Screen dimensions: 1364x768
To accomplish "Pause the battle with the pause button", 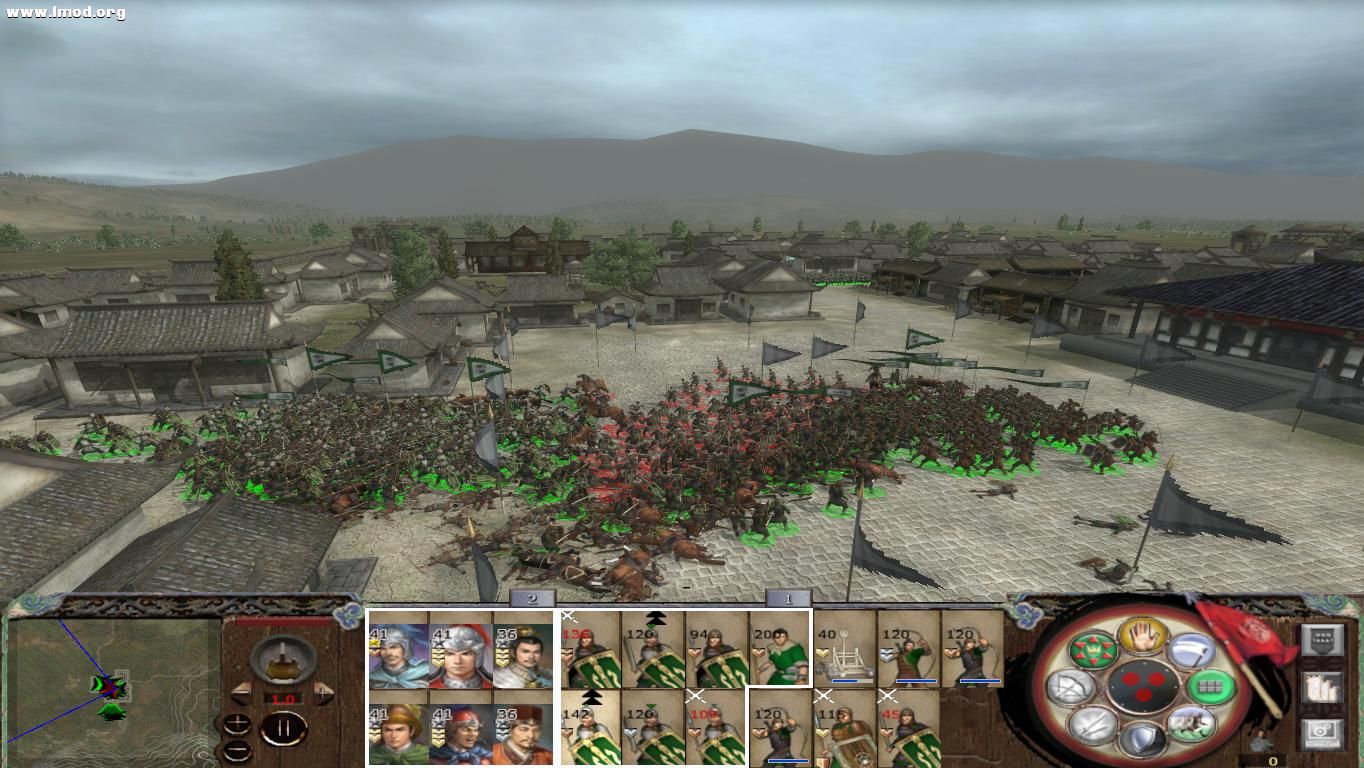I will (284, 727).
